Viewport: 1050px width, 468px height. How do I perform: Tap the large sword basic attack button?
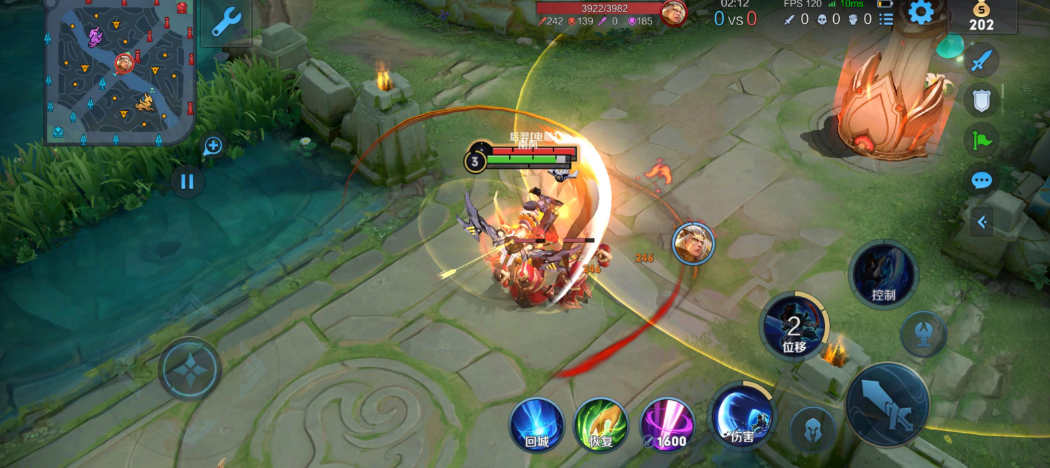point(887,402)
